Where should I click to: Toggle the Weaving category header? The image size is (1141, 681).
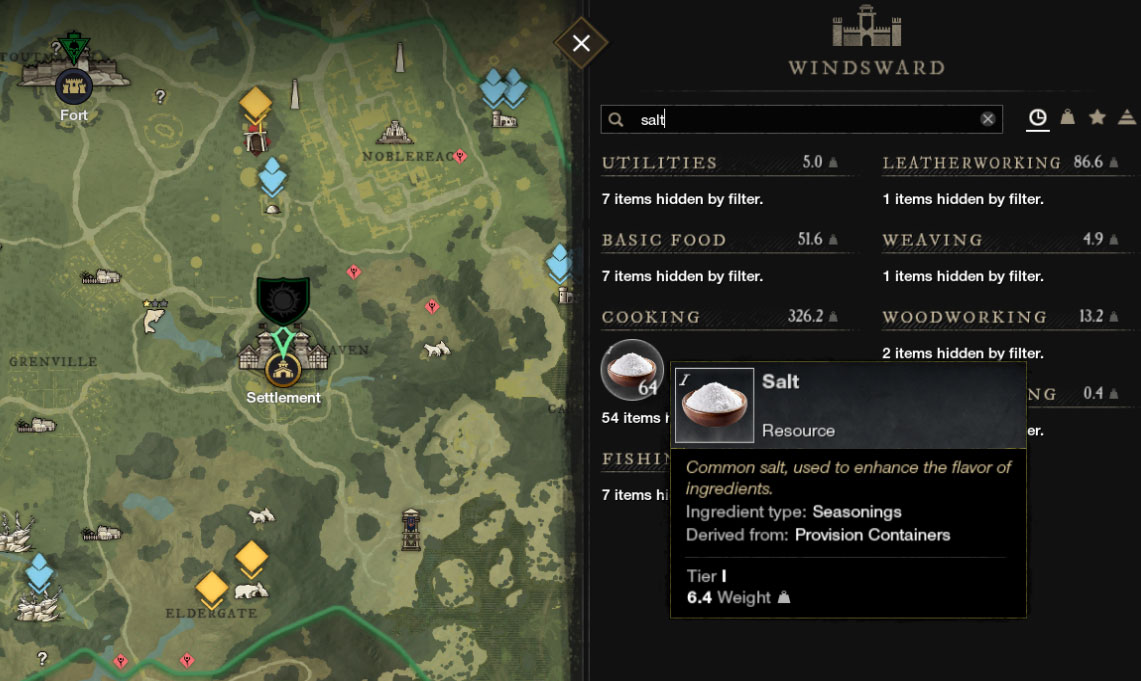pos(933,240)
